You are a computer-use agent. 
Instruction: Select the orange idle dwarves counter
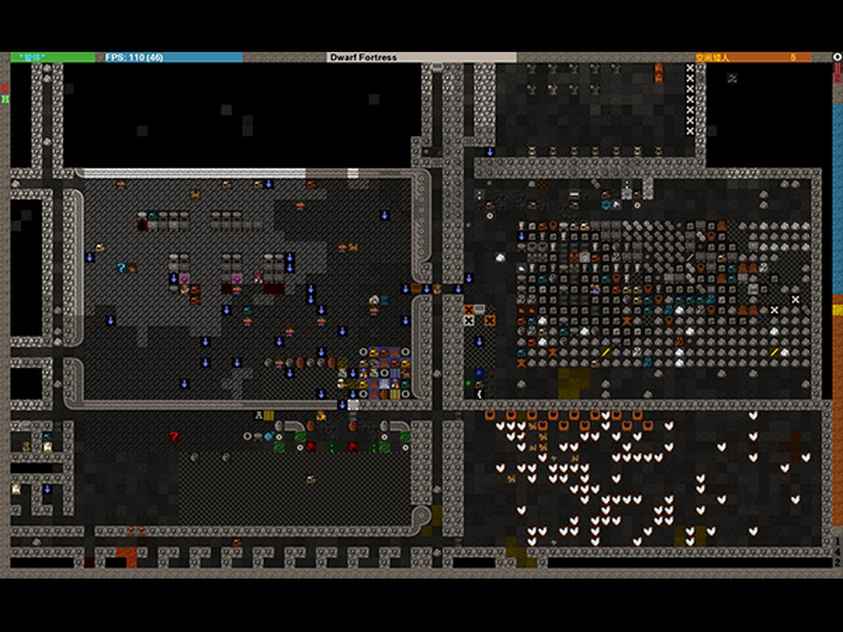(x=754, y=58)
